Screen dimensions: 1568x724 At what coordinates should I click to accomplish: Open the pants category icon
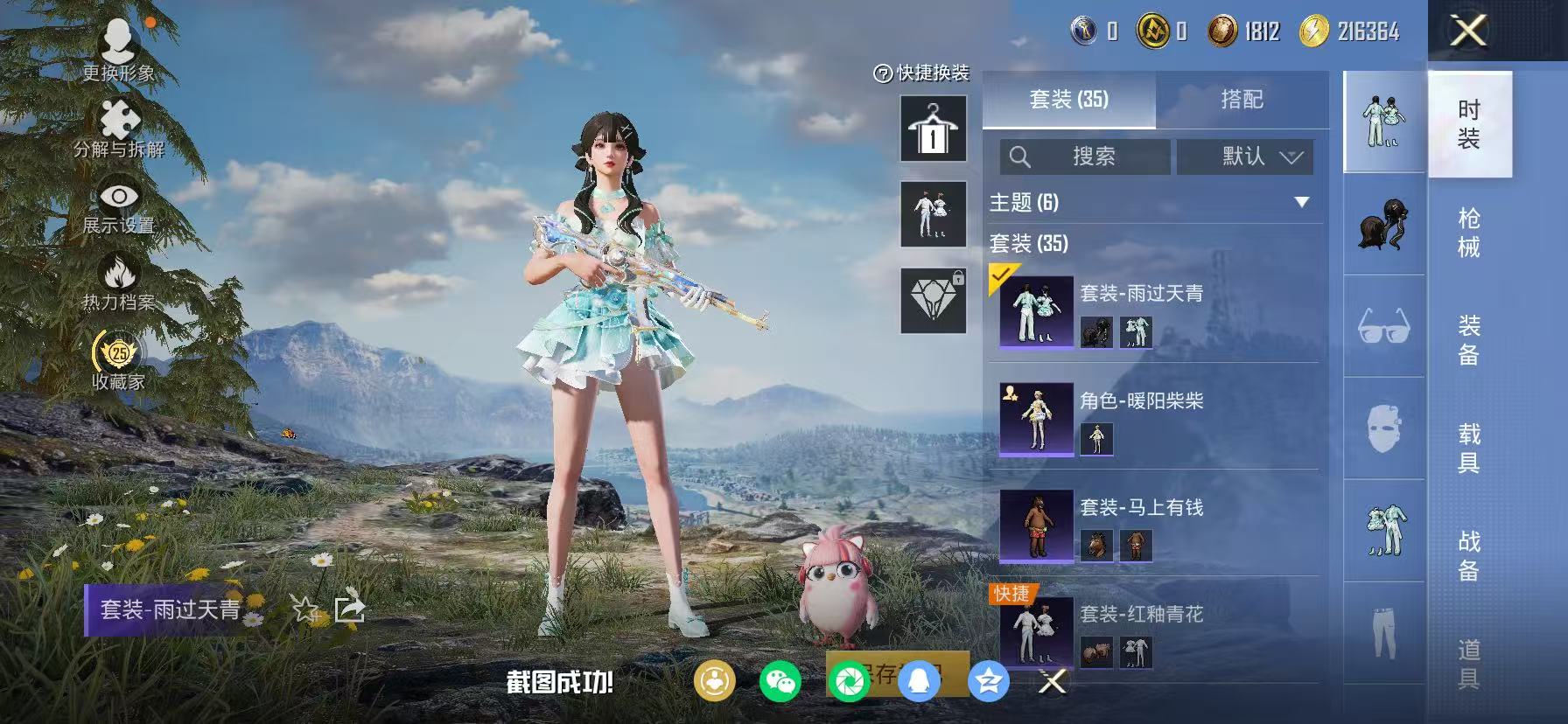click(x=1383, y=628)
